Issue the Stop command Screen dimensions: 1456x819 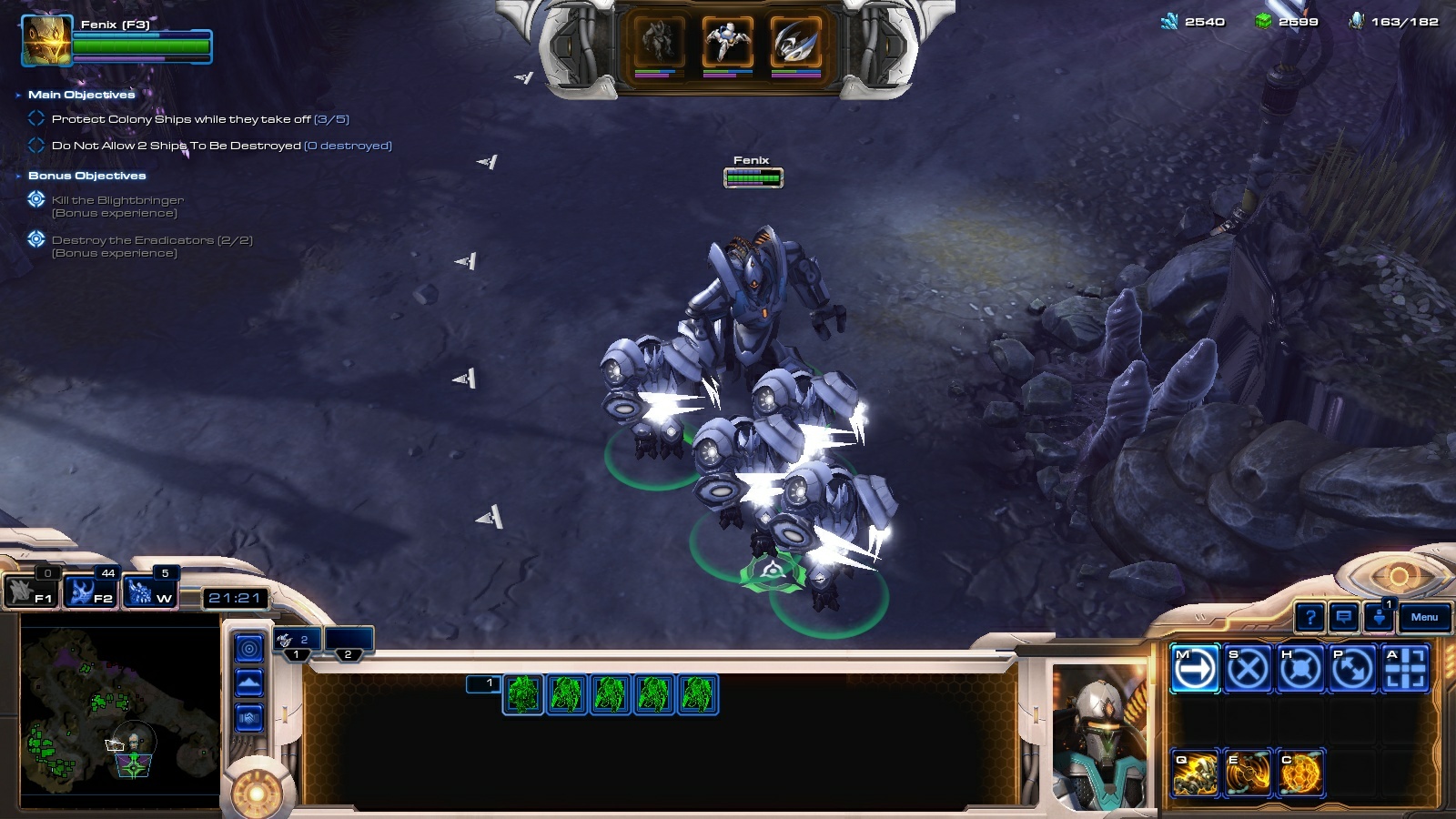1247,669
